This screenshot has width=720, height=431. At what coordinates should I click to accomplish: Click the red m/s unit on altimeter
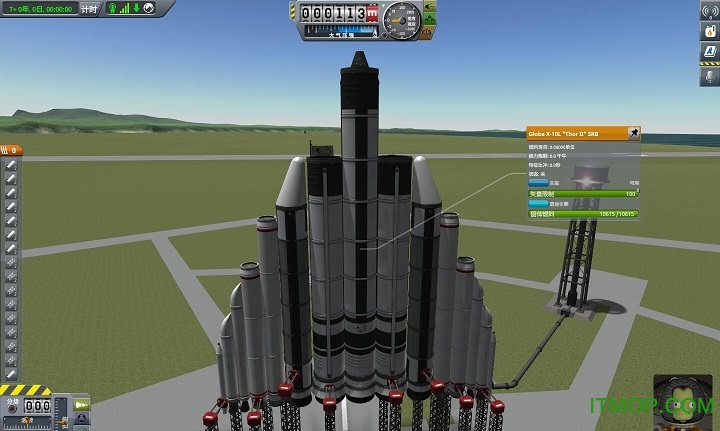[373, 15]
